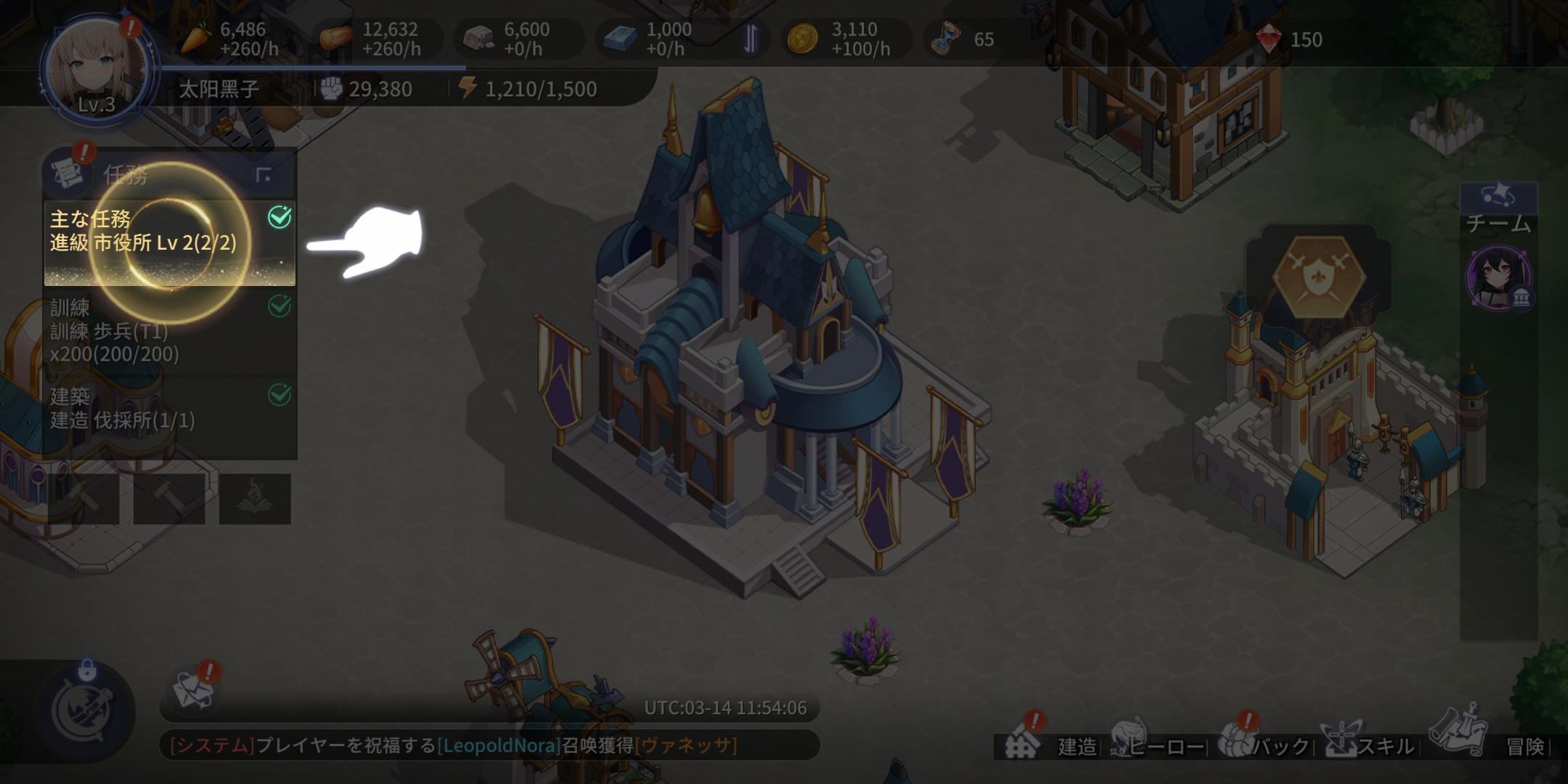Viewport: 1568px width, 784px height.
Task: Open the mail envelope icon
Action: (x=192, y=690)
